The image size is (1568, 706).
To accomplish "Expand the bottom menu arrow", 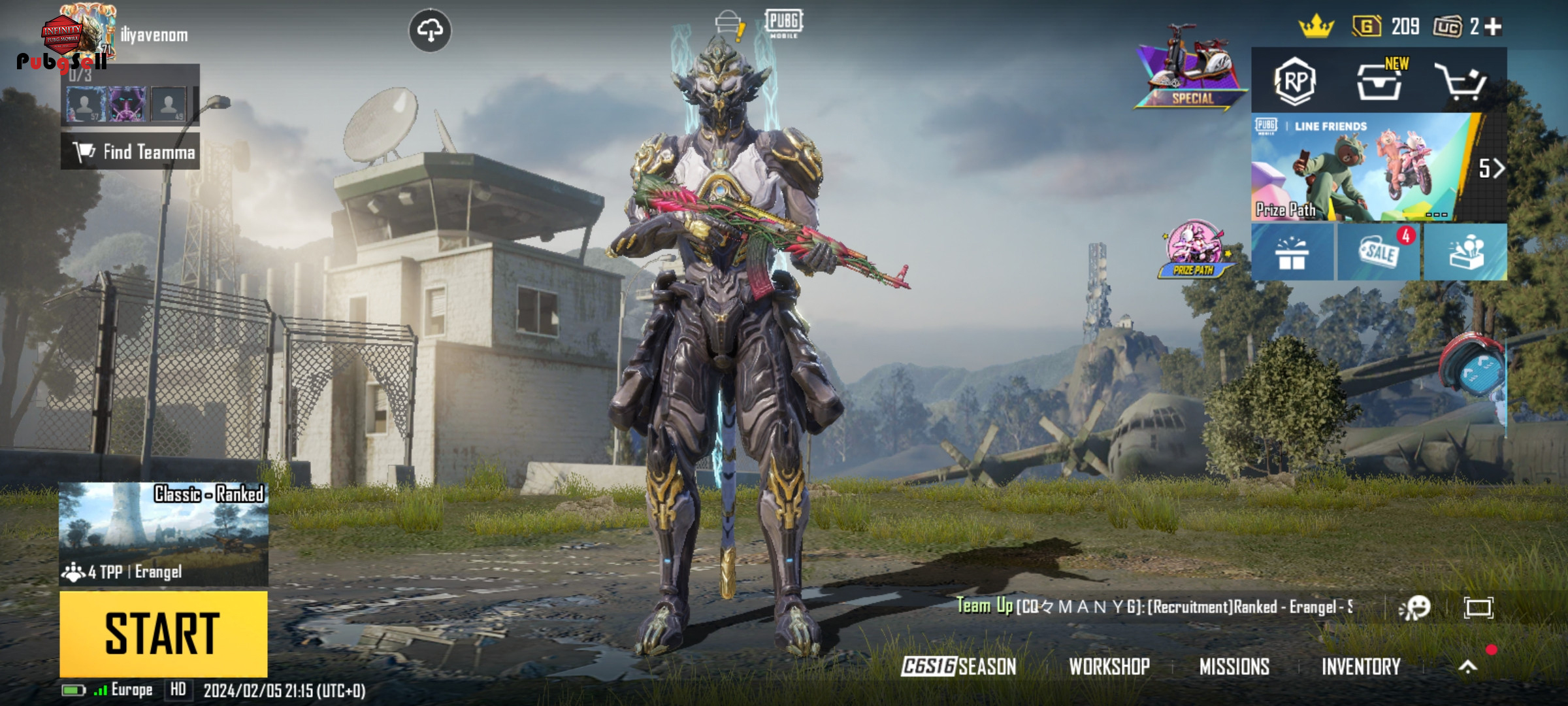I will (1467, 666).
